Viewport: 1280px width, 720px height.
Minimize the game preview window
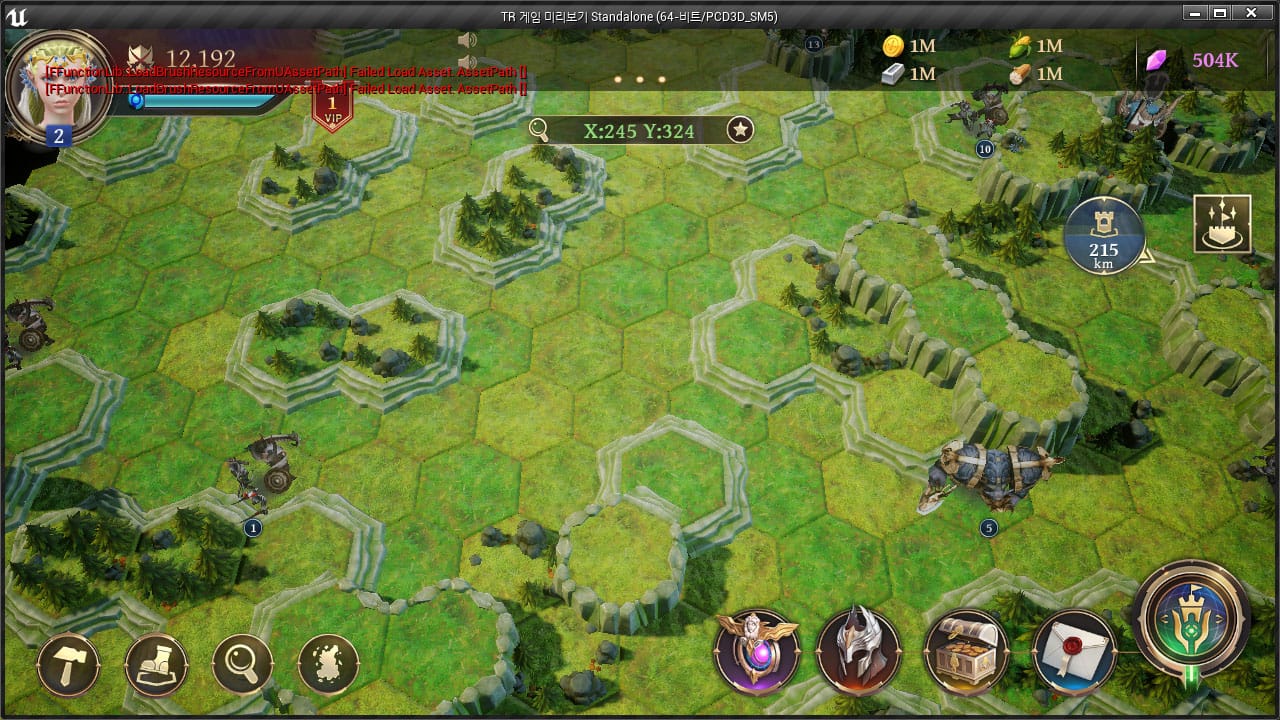[1192, 14]
